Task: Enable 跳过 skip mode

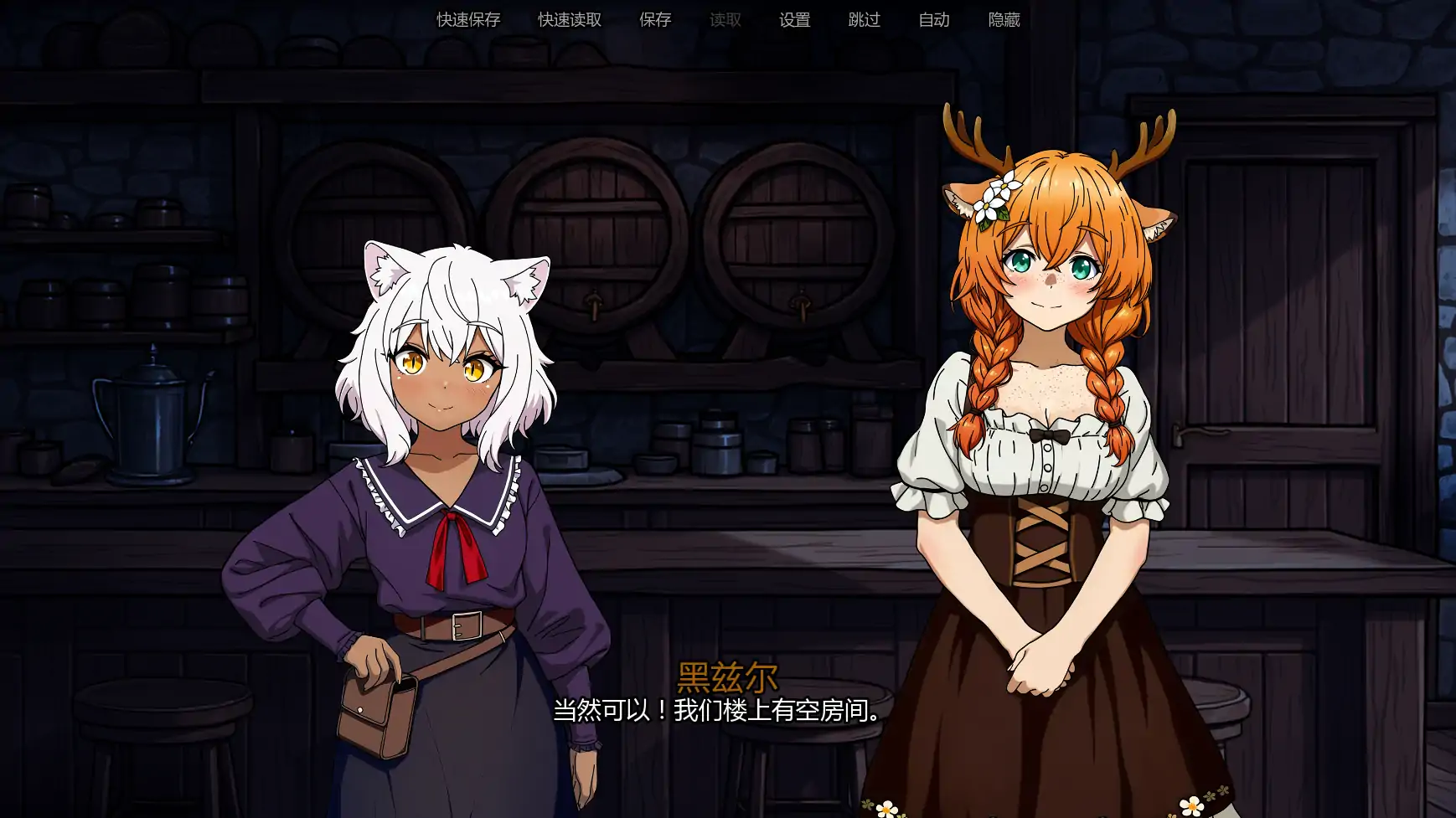Action: [864, 20]
